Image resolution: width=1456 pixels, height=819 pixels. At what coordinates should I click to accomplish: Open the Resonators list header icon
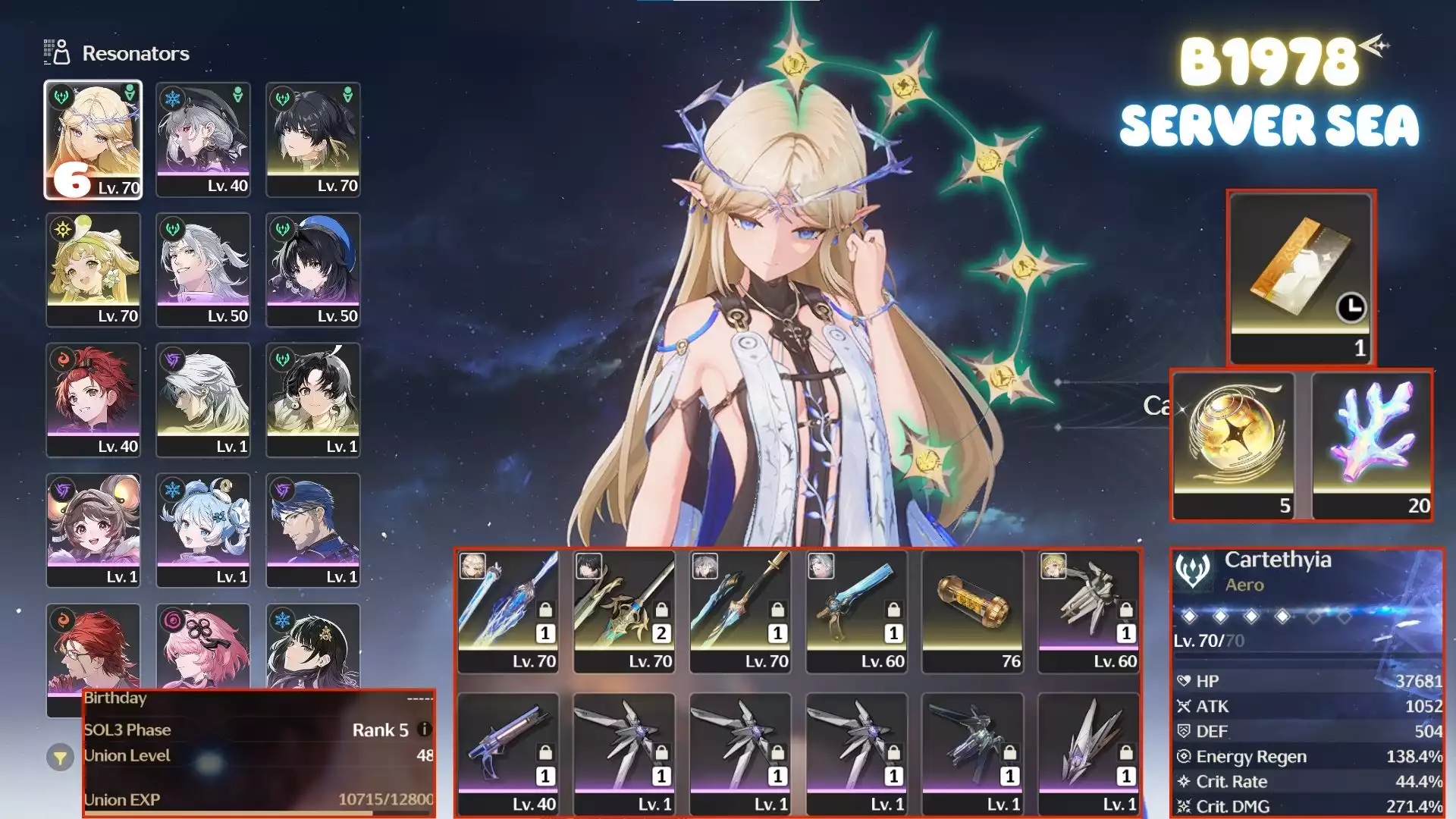[57, 52]
